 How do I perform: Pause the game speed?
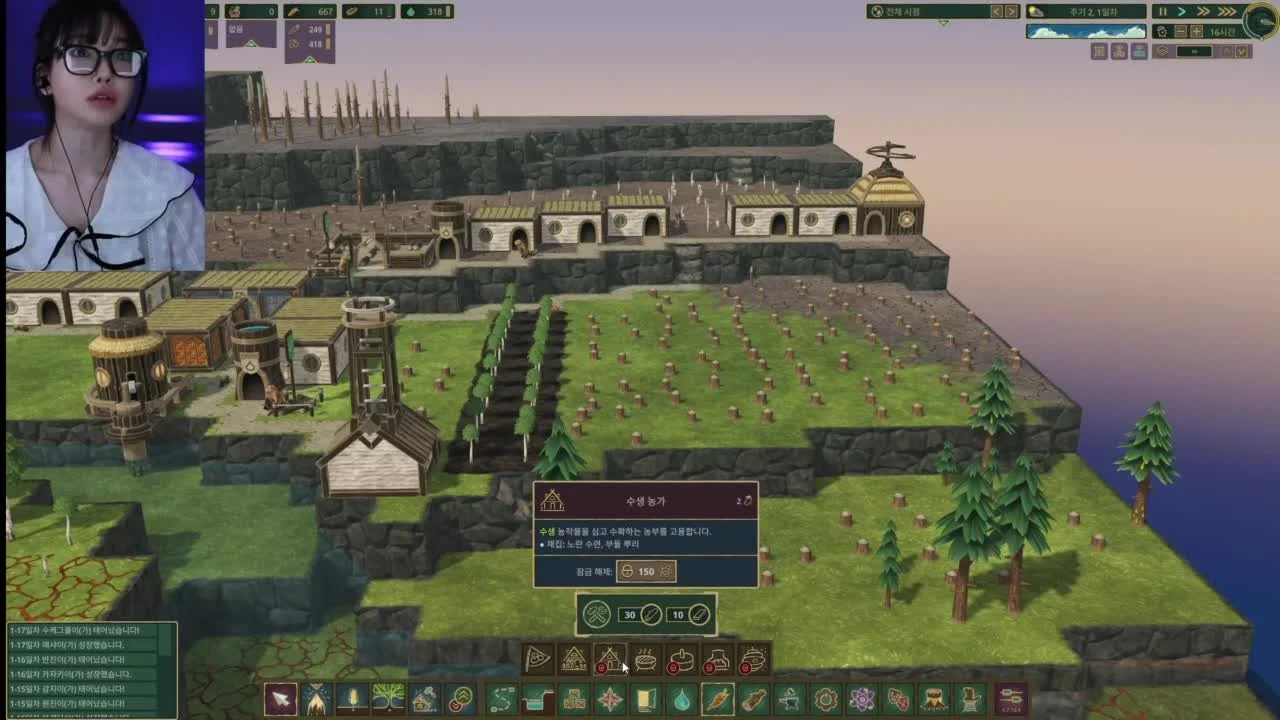1162,11
